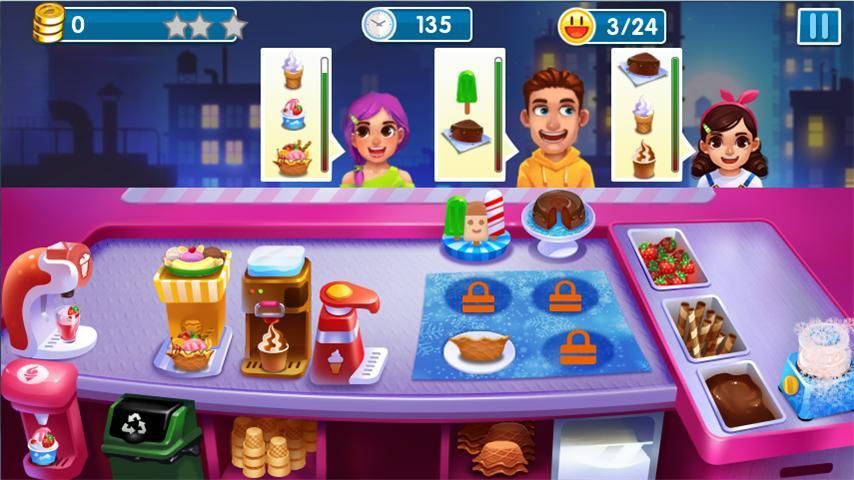Pause the game
This screenshot has width=854, height=480.
pos(818,26)
